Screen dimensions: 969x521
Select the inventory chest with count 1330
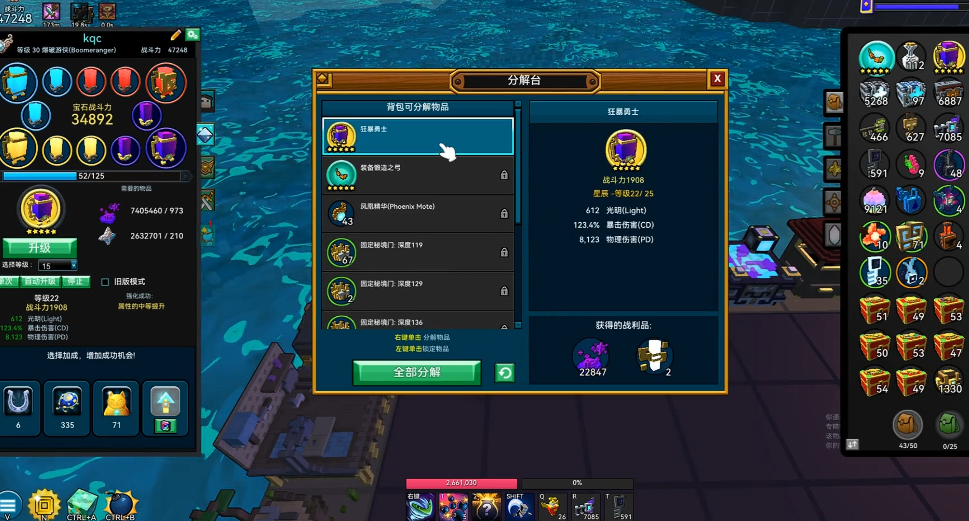948,379
